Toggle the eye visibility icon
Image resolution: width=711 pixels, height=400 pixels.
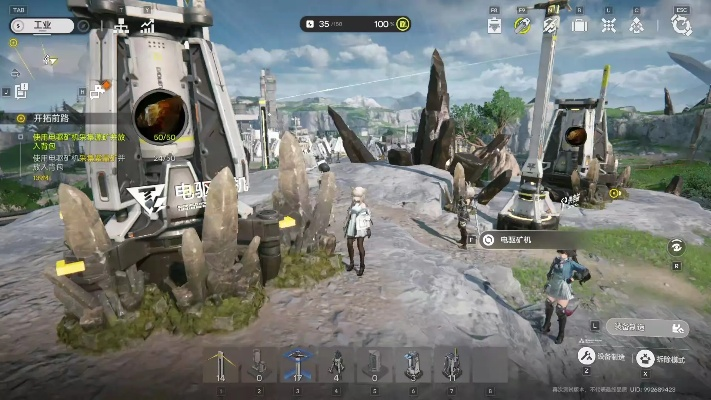click(x=676, y=245)
